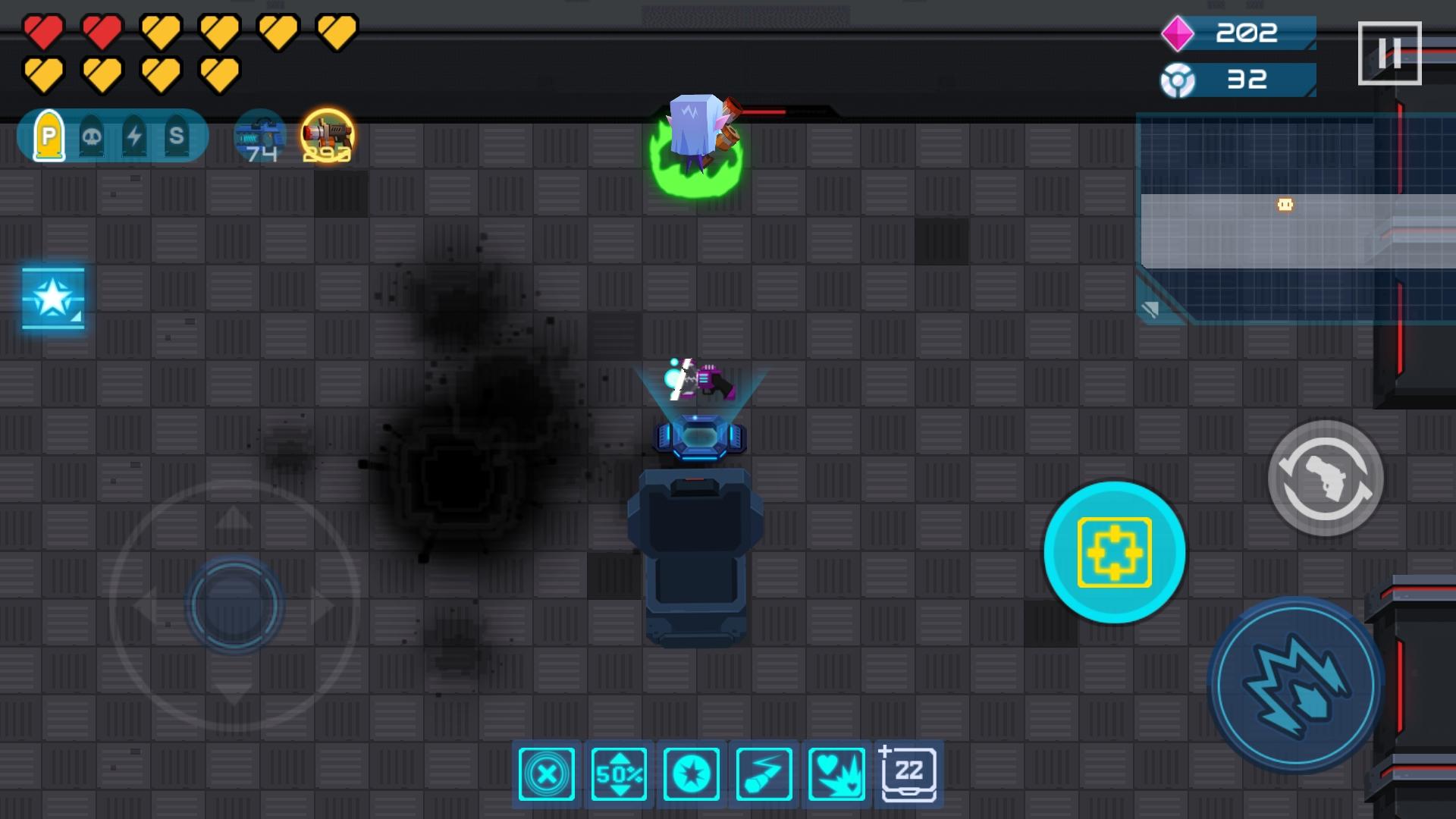The height and width of the screenshot is (819, 1456).
Task: Switch to the skull bullet ammo
Action: (93, 136)
